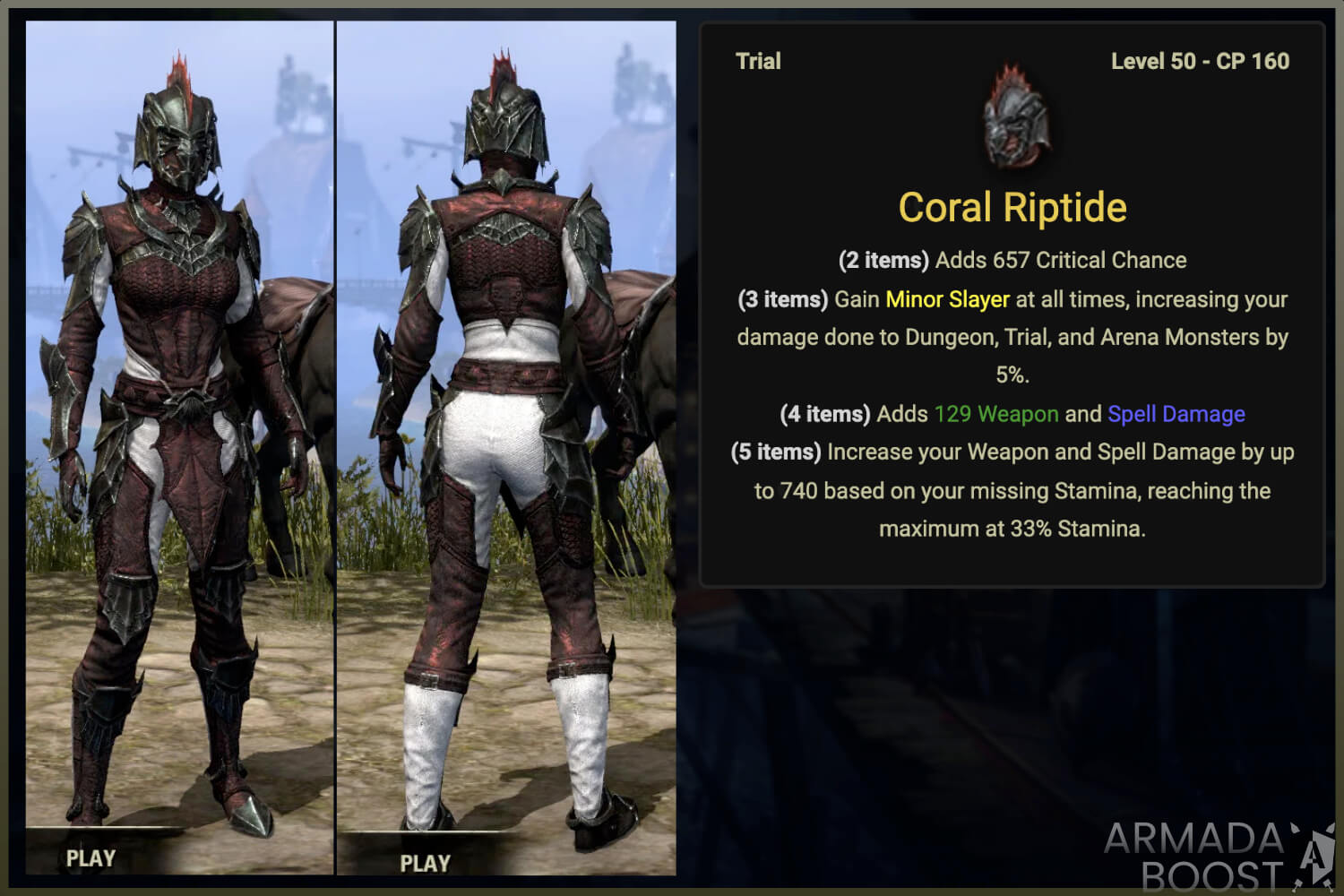Open the Coral Riptide set title
The height and width of the screenshot is (896, 1344).
pos(1012,207)
